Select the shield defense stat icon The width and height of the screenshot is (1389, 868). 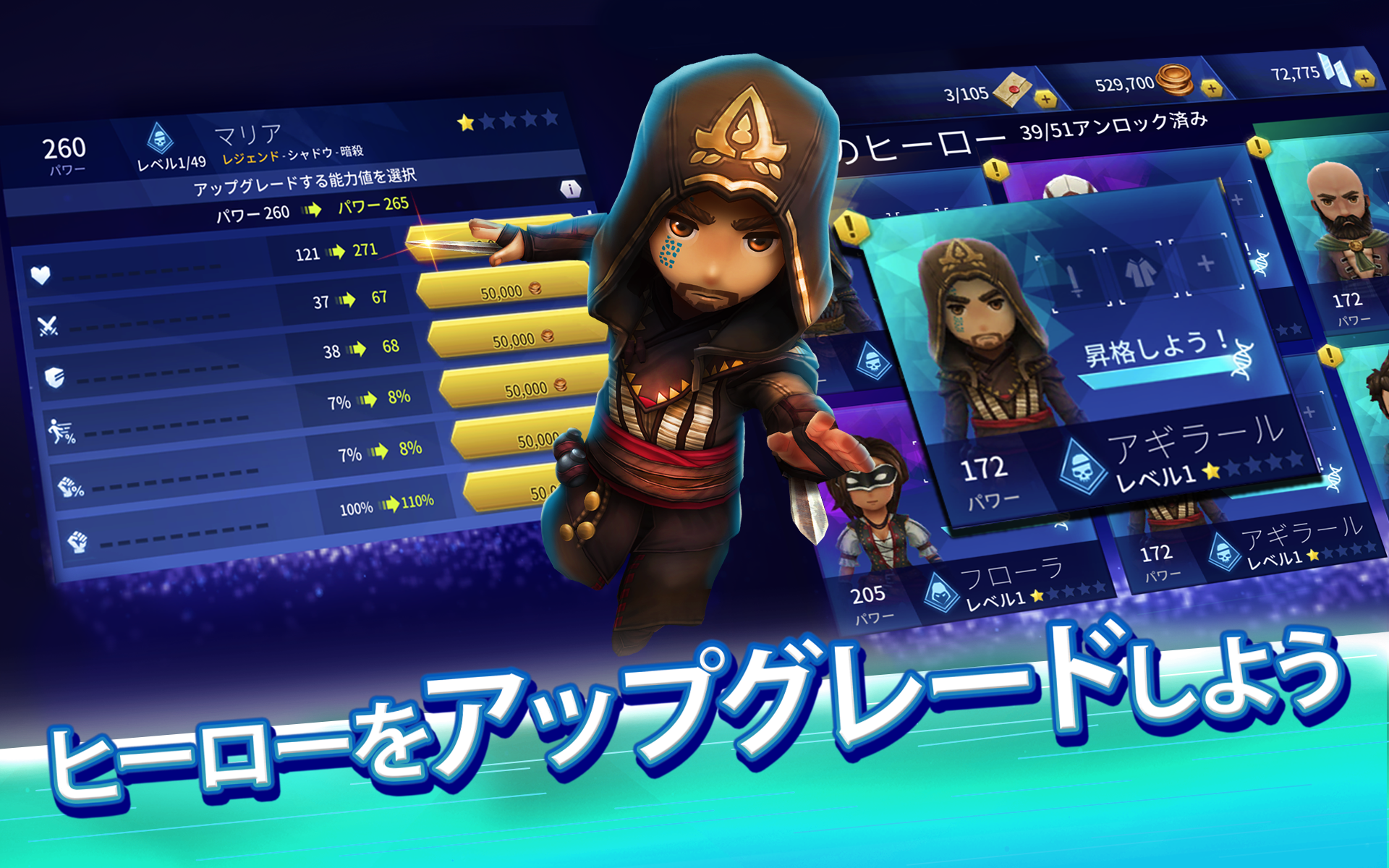click(x=55, y=378)
